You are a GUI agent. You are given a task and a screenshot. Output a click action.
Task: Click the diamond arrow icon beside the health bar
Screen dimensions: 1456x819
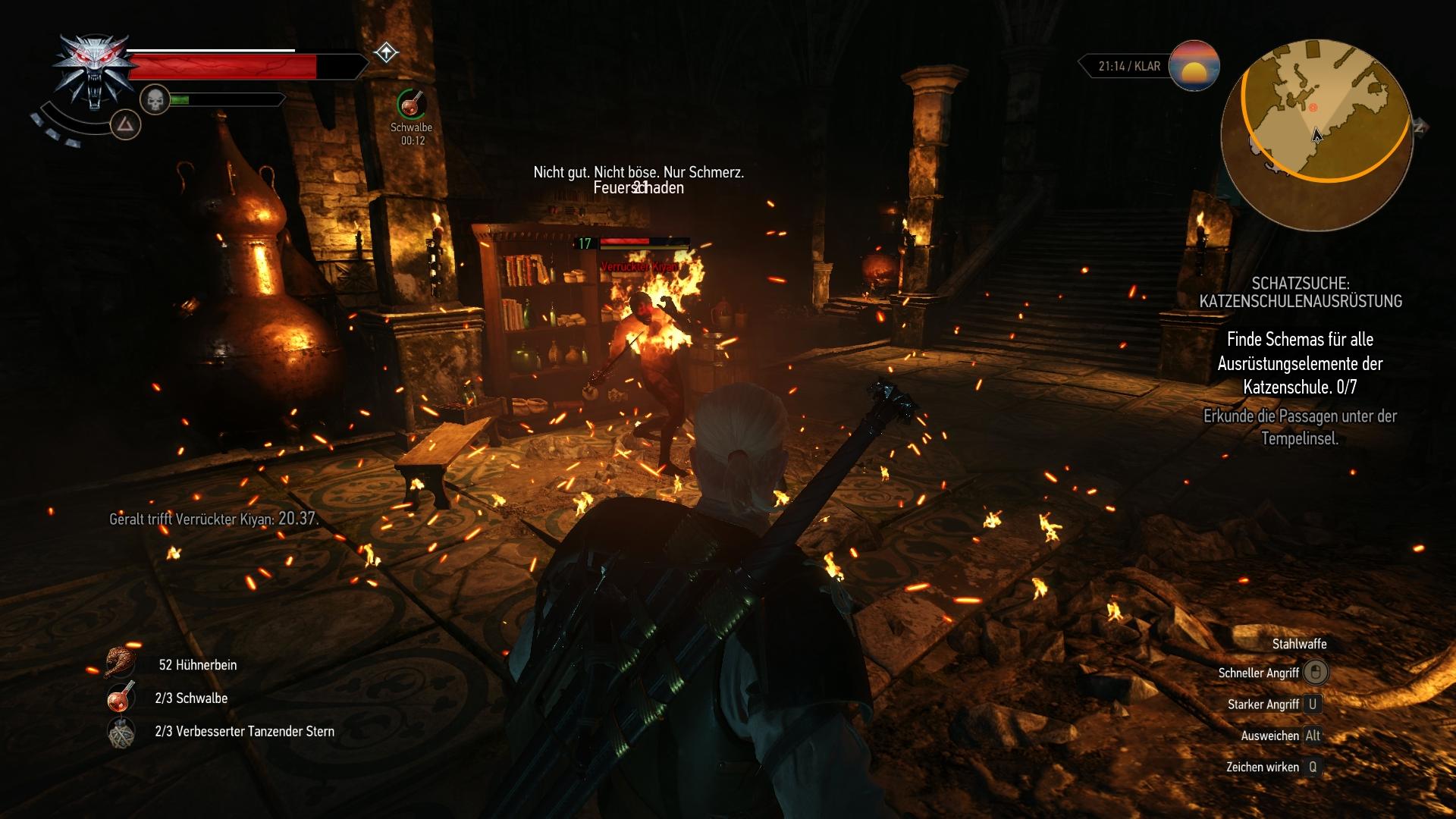[x=386, y=53]
